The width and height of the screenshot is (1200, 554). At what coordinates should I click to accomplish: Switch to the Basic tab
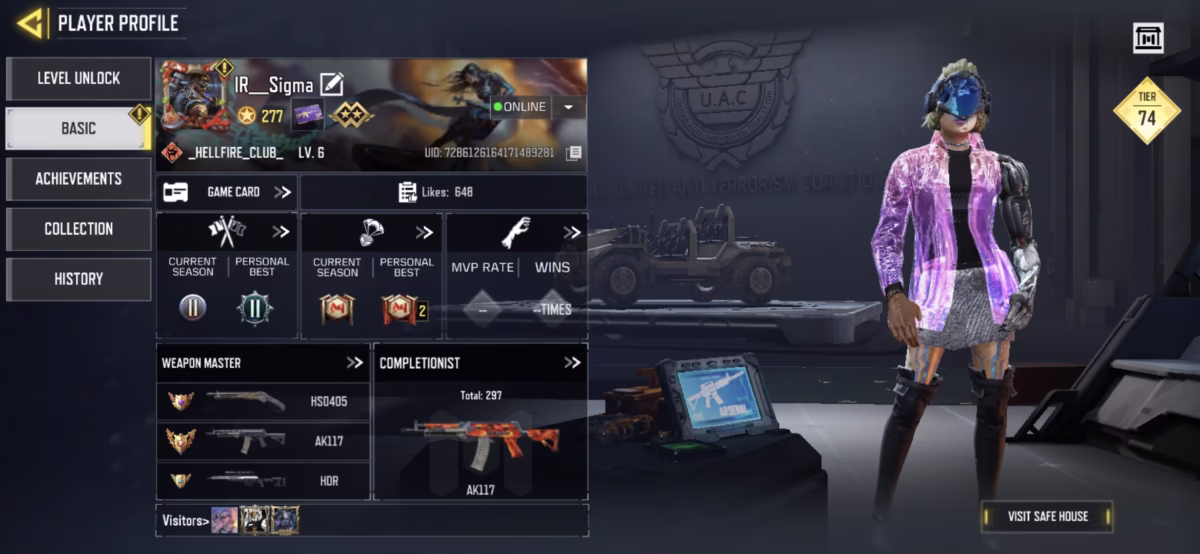pos(79,128)
